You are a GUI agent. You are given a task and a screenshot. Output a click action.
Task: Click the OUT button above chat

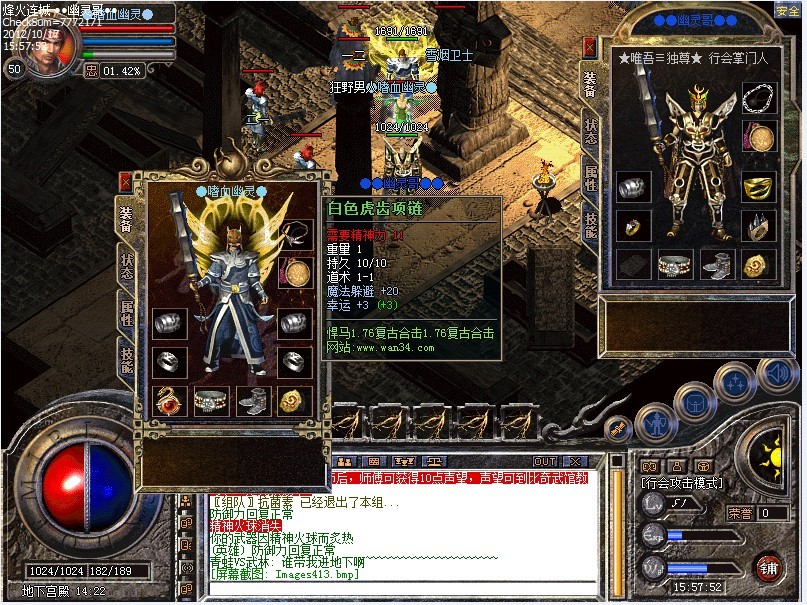click(x=545, y=461)
